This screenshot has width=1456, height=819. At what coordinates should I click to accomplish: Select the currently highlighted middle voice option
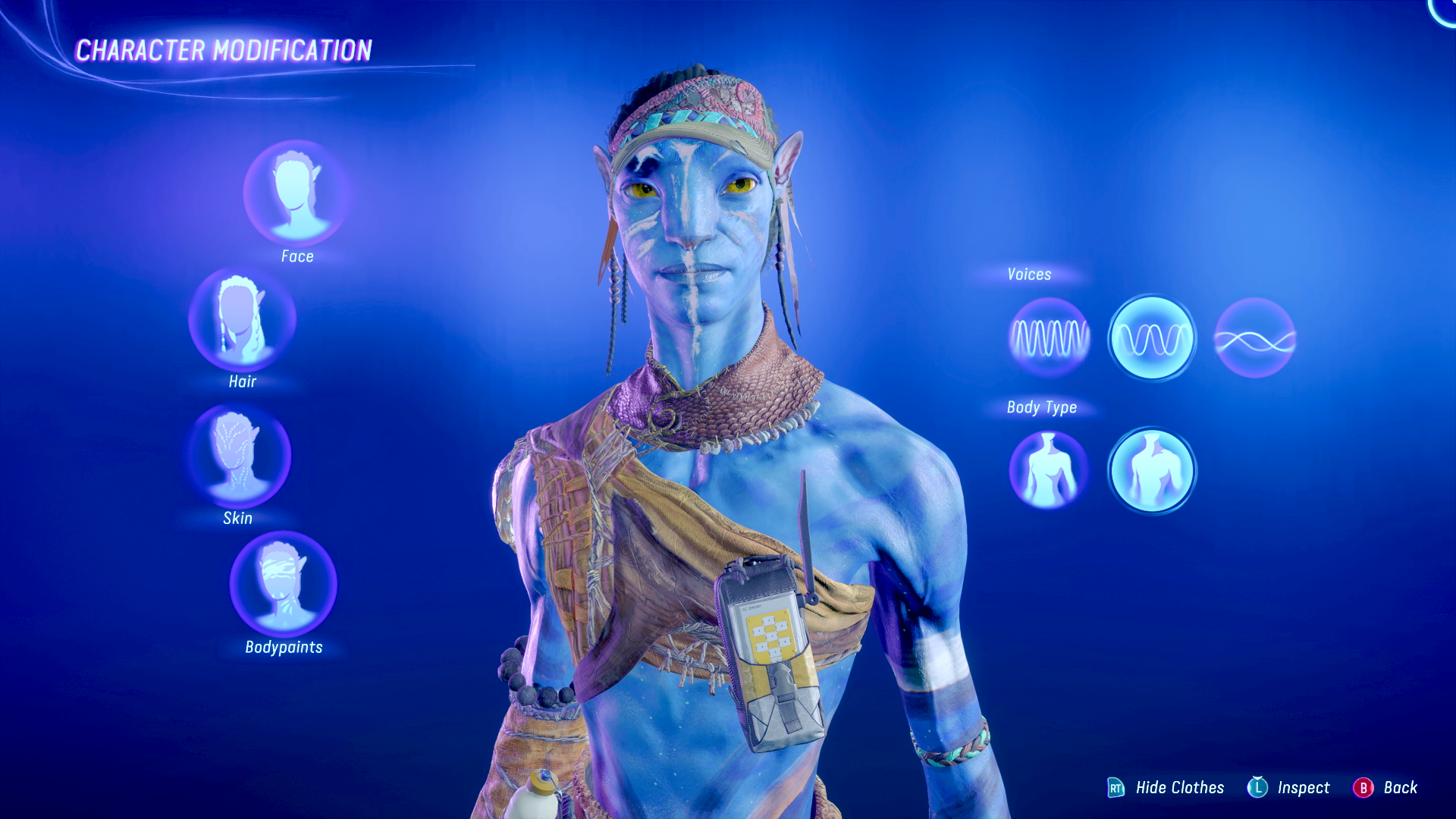(1152, 339)
